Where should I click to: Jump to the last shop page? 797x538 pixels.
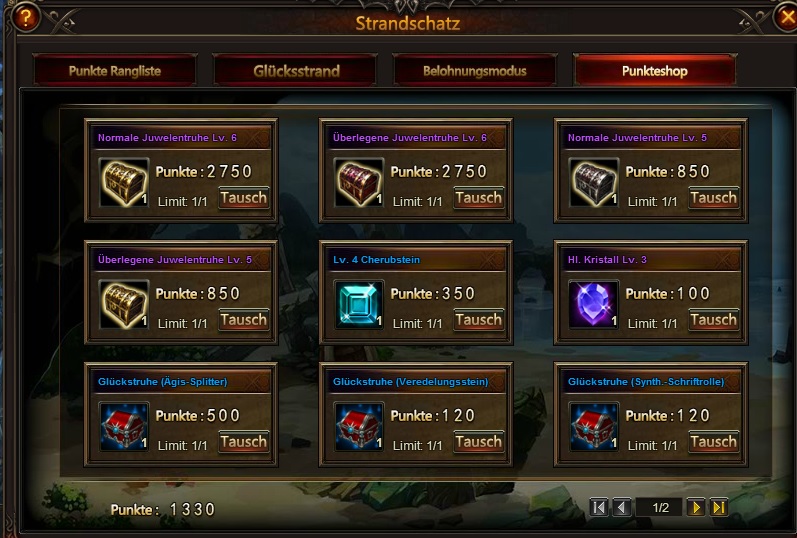coord(718,508)
